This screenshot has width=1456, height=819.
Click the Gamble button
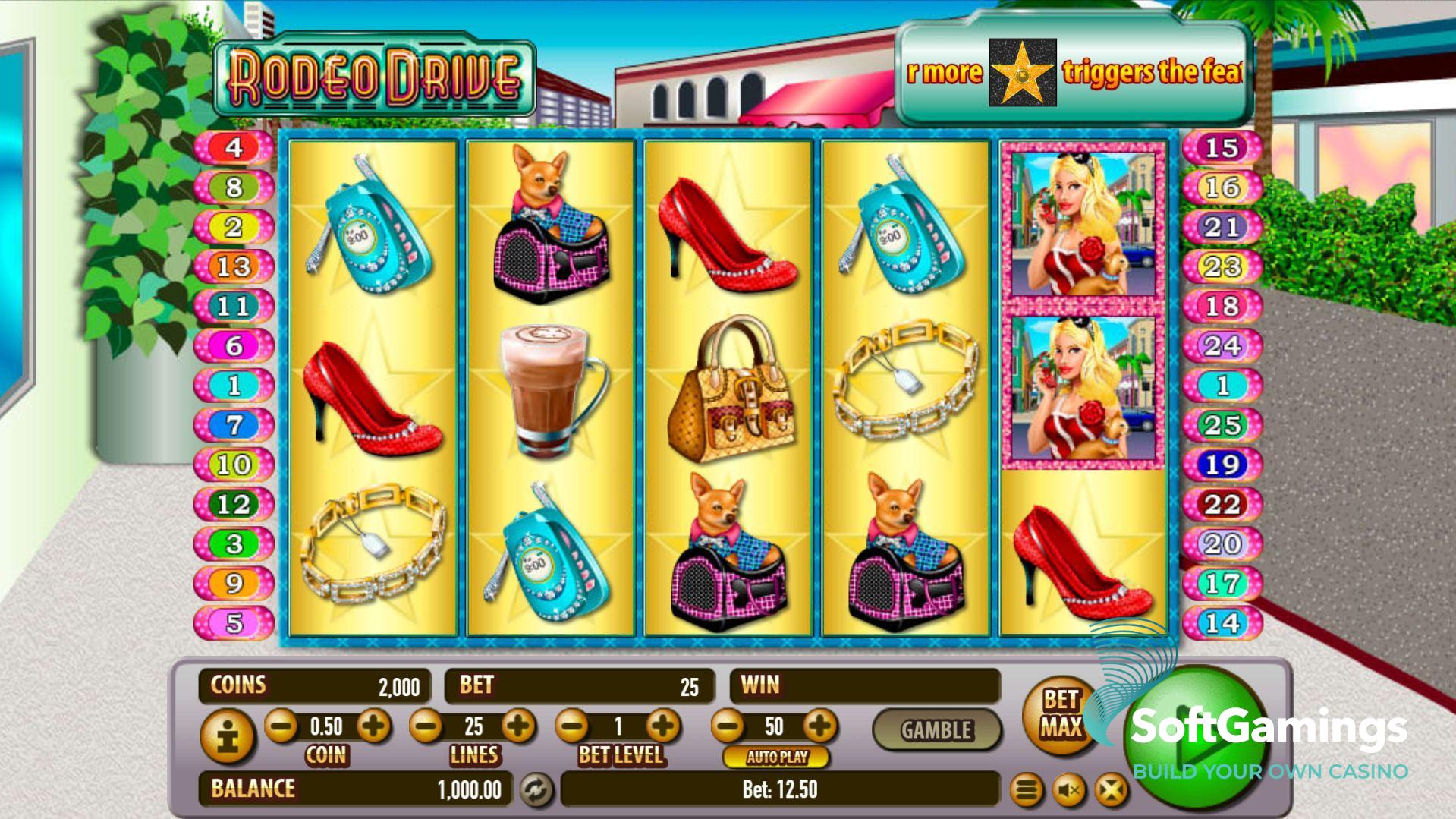tap(936, 730)
